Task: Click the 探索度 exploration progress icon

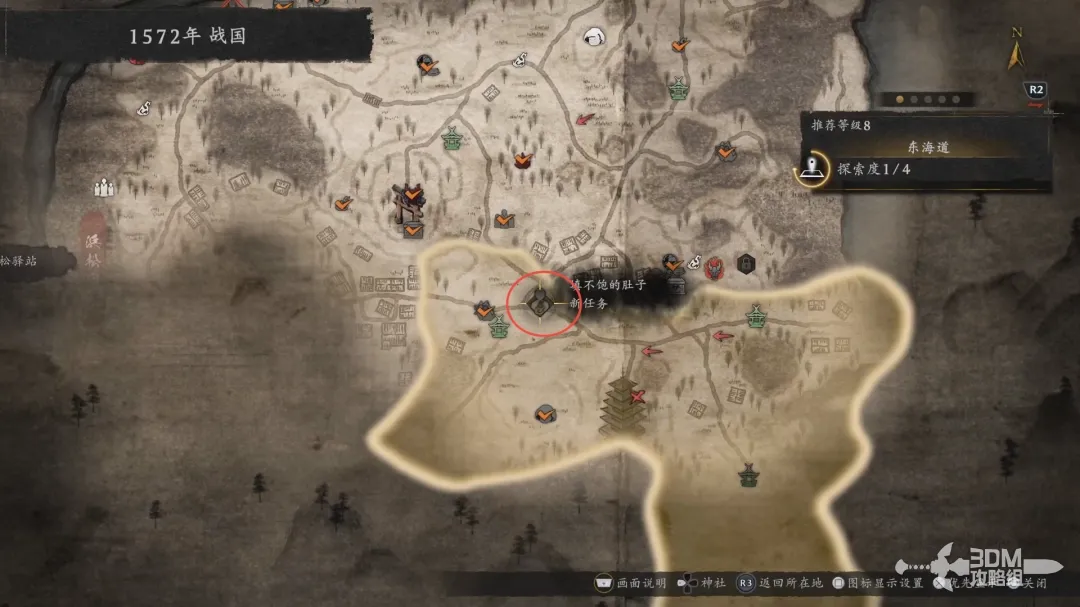Action: tap(816, 170)
